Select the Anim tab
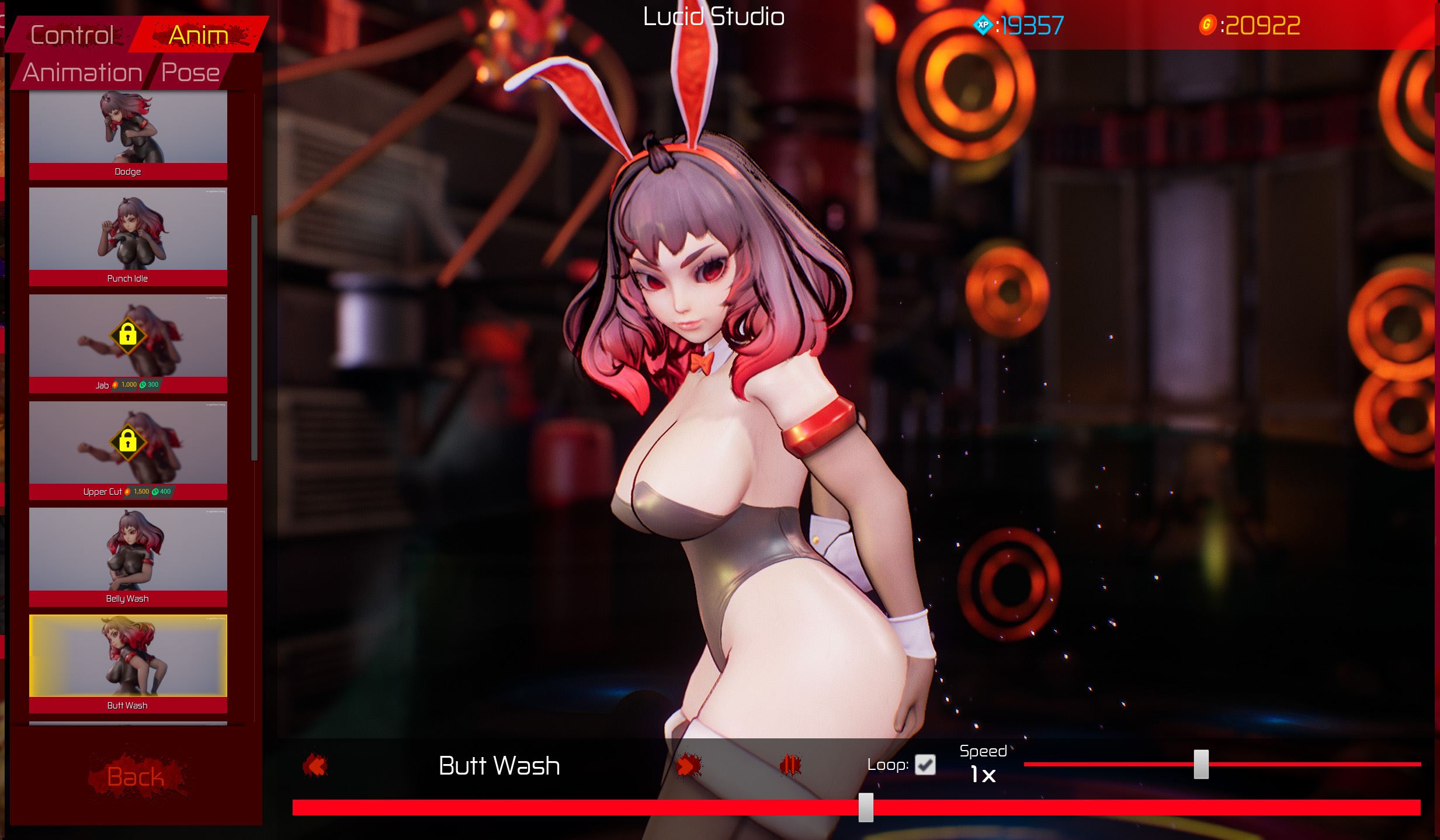The image size is (1440, 840). point(198,35)
